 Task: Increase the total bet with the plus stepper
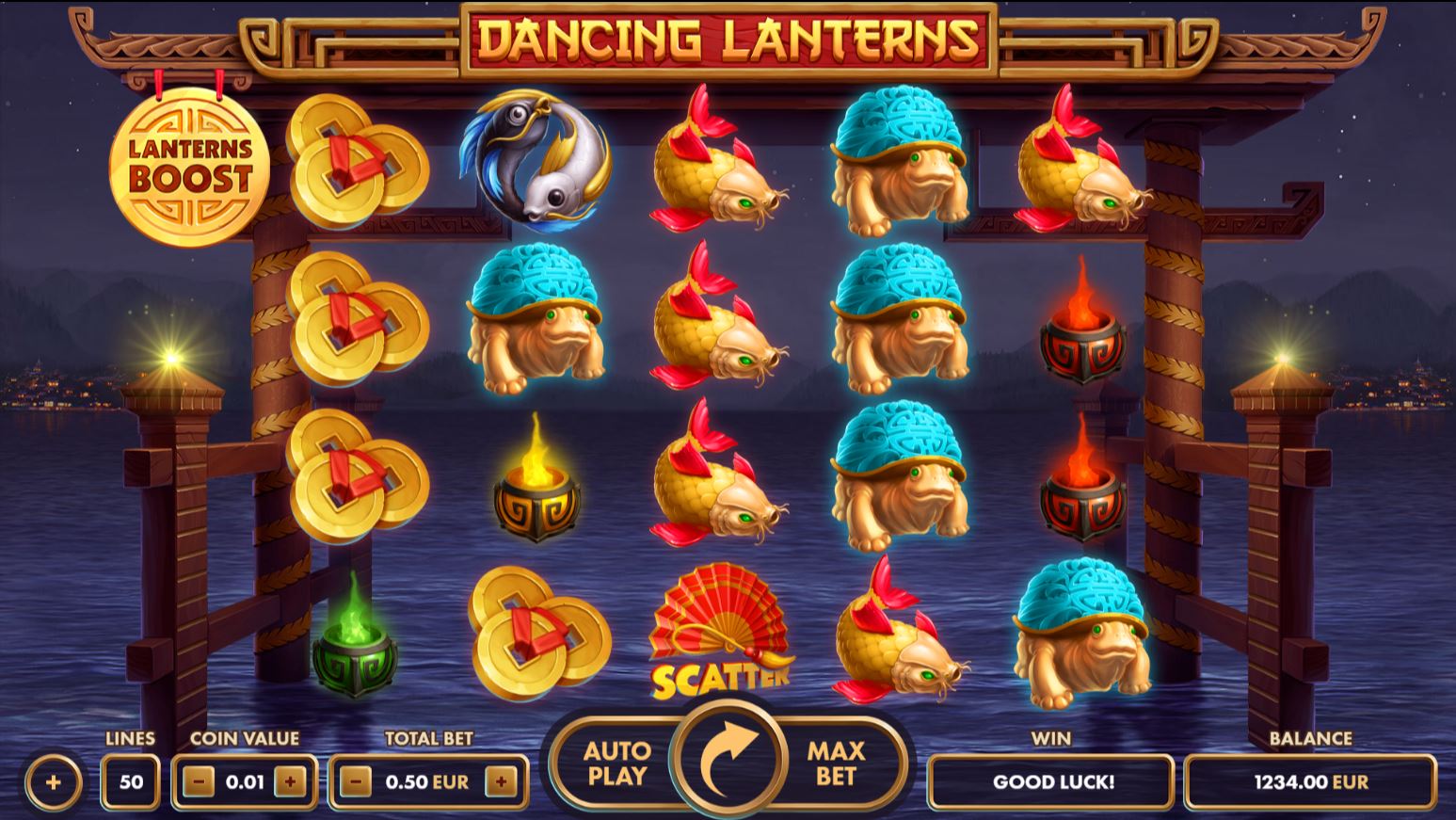[x=502, y=780]
